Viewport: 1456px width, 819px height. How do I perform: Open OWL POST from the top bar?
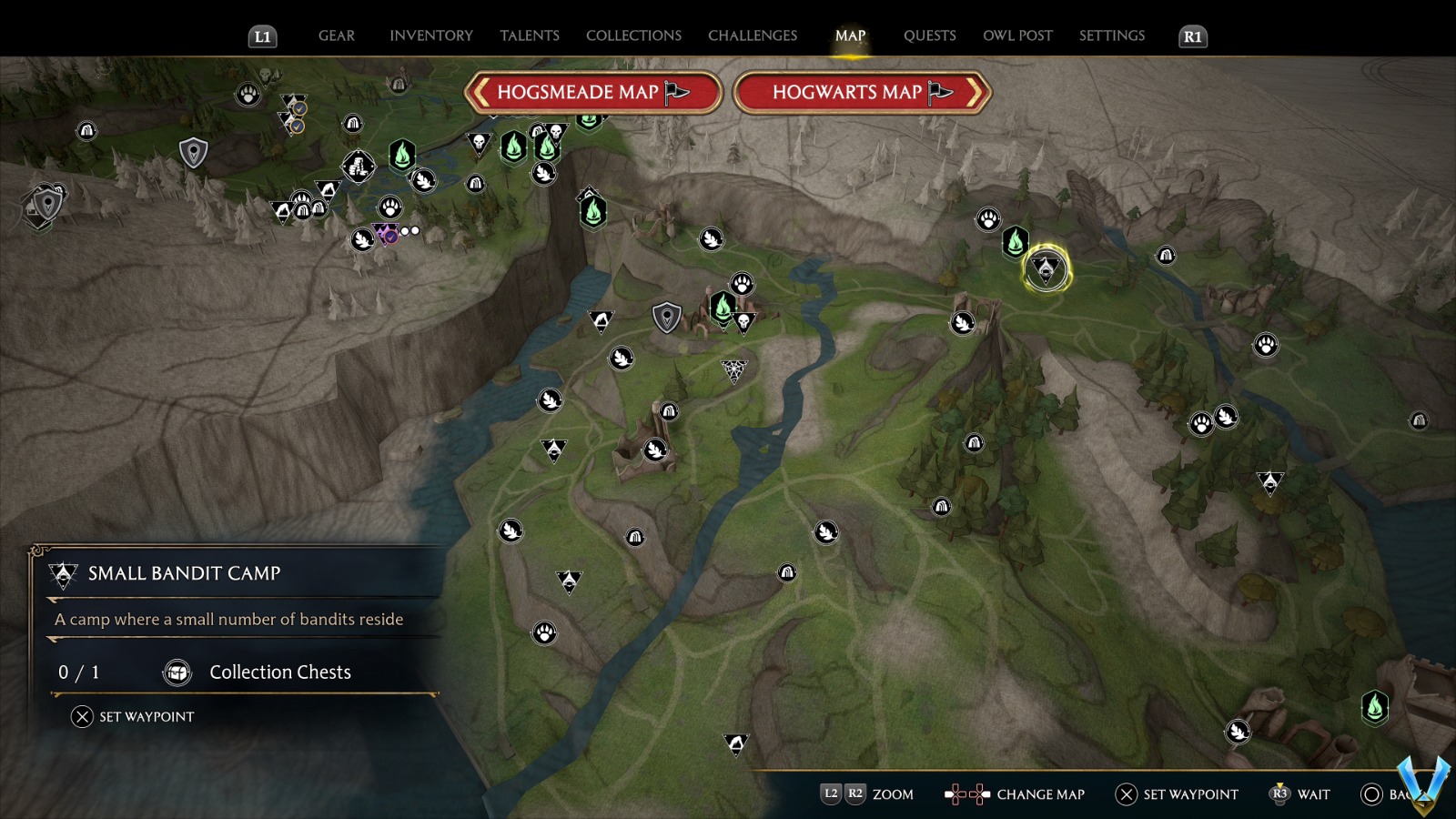point(1018,35)
